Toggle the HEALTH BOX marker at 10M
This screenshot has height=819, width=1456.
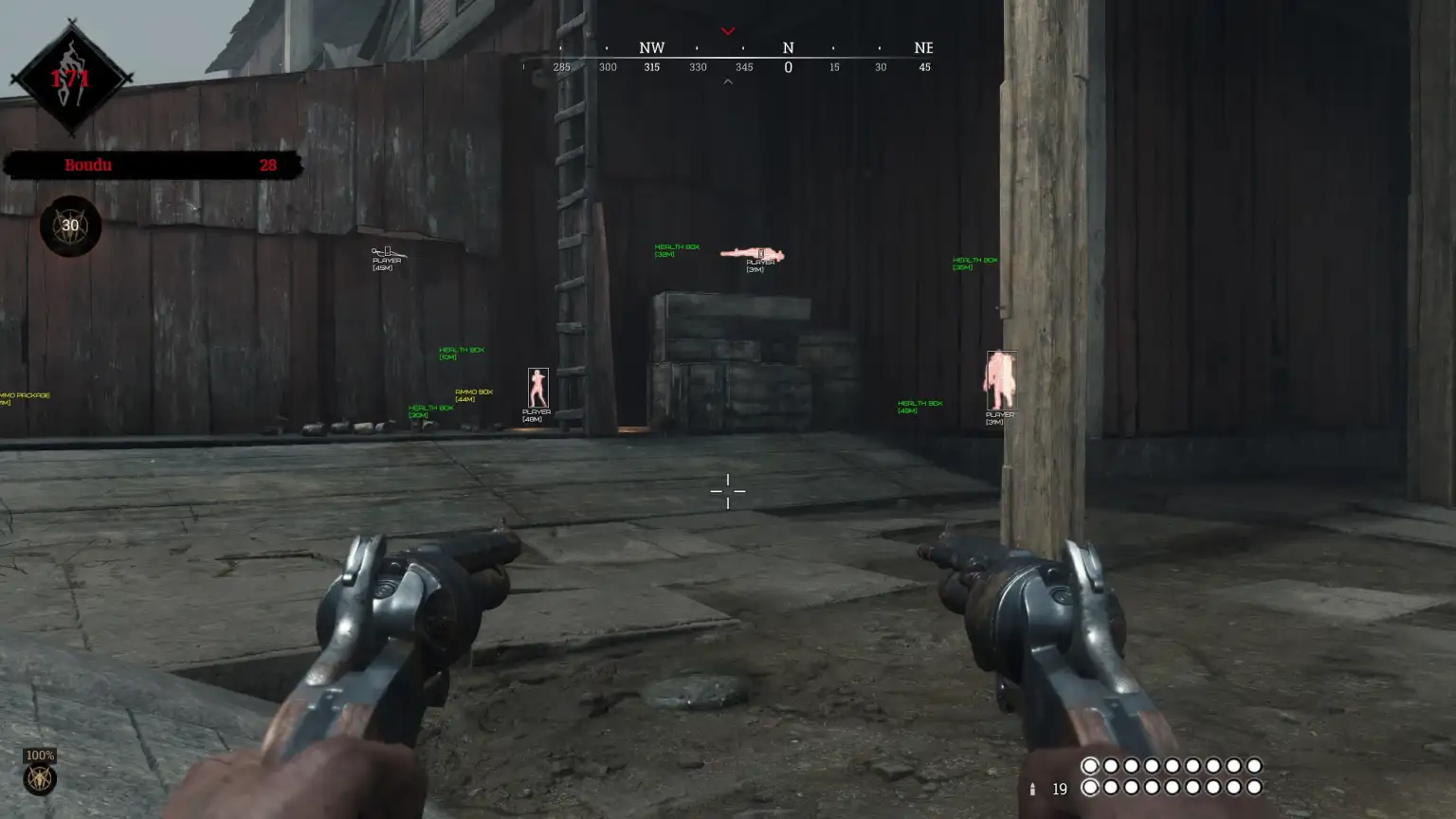460,352
